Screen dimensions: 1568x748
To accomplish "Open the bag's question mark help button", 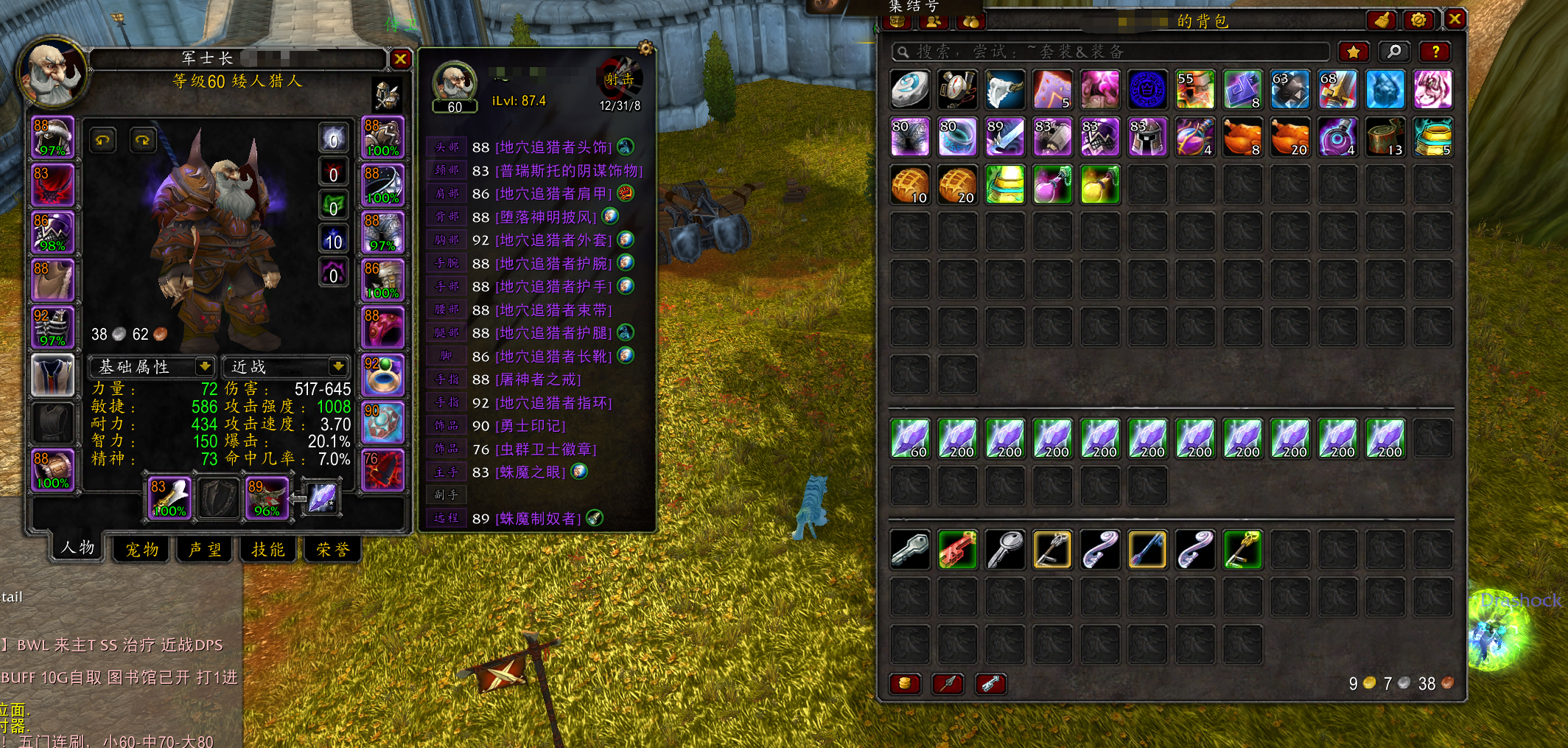I will 1435,52.
